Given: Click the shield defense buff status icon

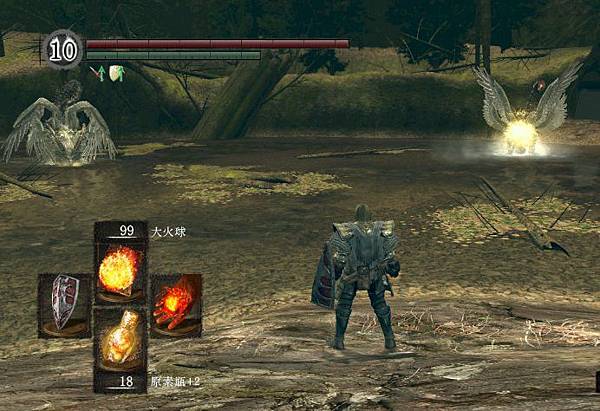Looking at the screenshot, I should pos(115,72).
